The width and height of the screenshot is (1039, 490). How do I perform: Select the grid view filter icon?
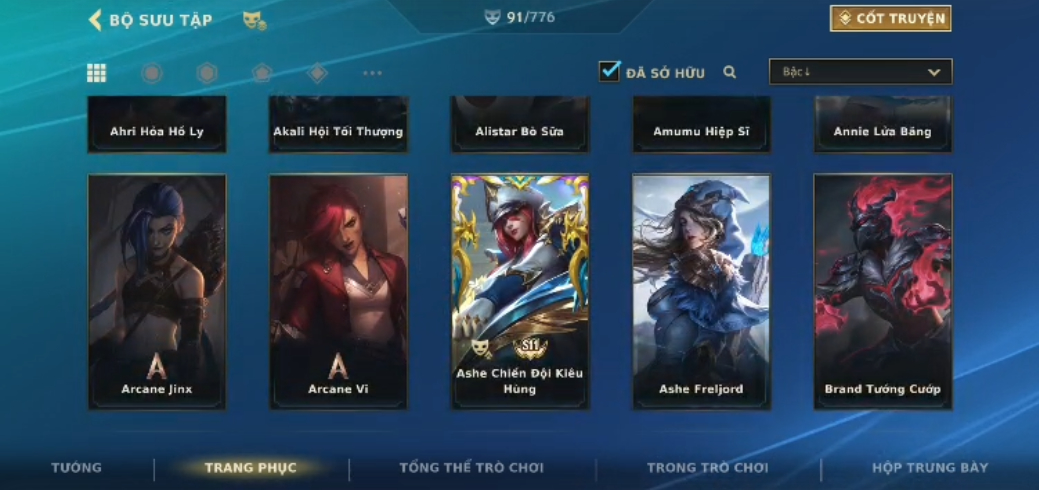97,72
